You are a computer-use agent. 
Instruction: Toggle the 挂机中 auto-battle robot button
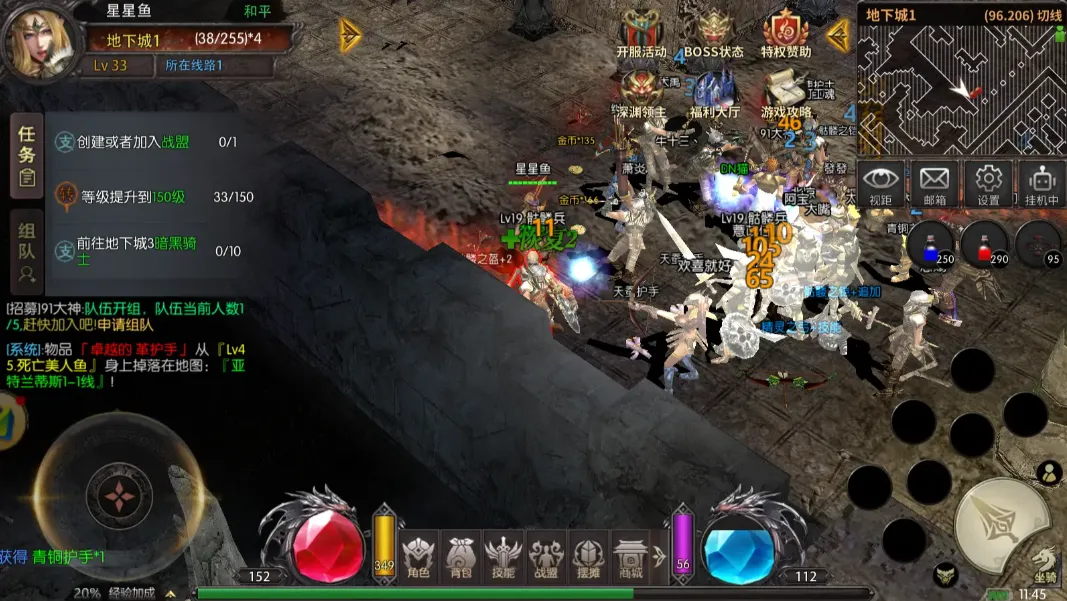point(1041,183)
